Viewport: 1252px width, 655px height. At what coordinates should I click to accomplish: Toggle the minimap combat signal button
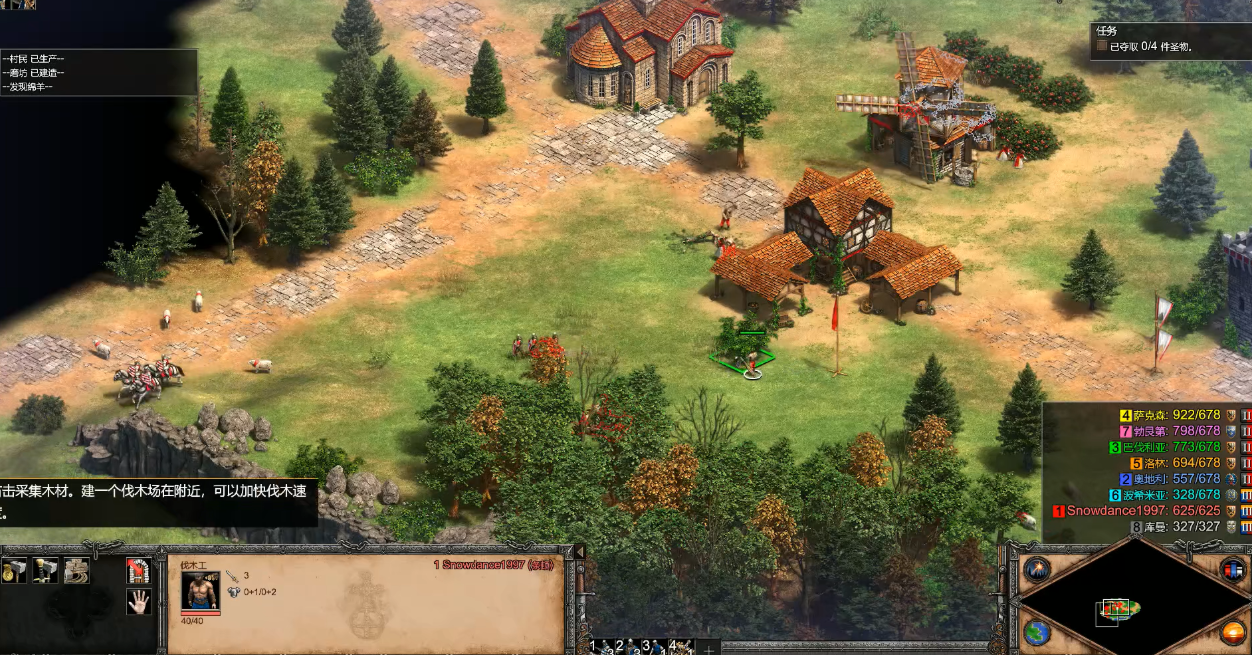pyautogui.click(x=1037, y=571)
